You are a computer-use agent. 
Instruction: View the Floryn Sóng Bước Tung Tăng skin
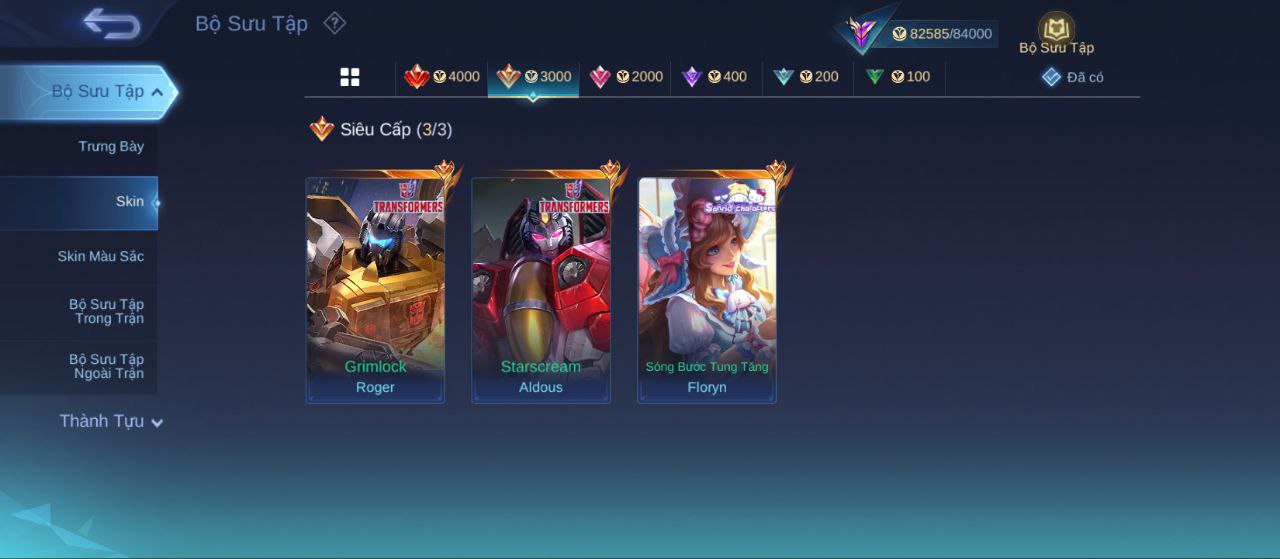(x=707, y=290)
